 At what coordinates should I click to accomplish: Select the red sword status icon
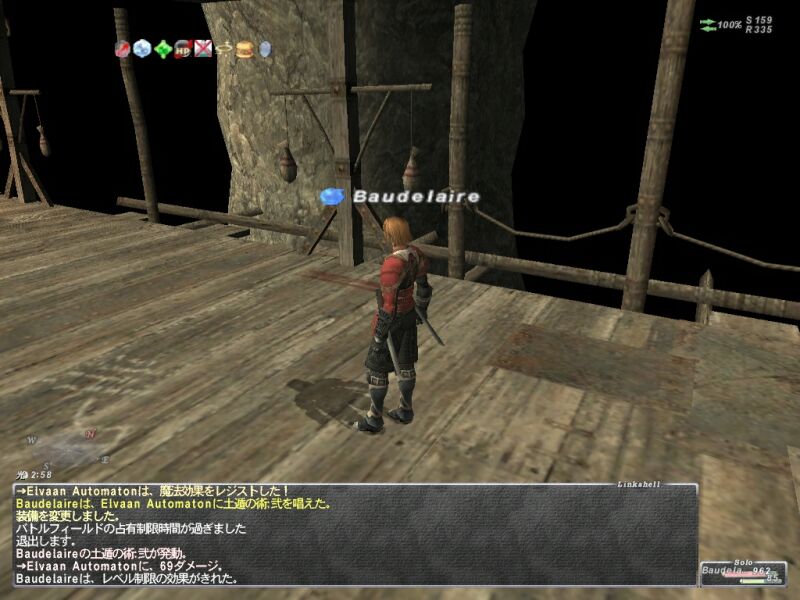point(122,48)
